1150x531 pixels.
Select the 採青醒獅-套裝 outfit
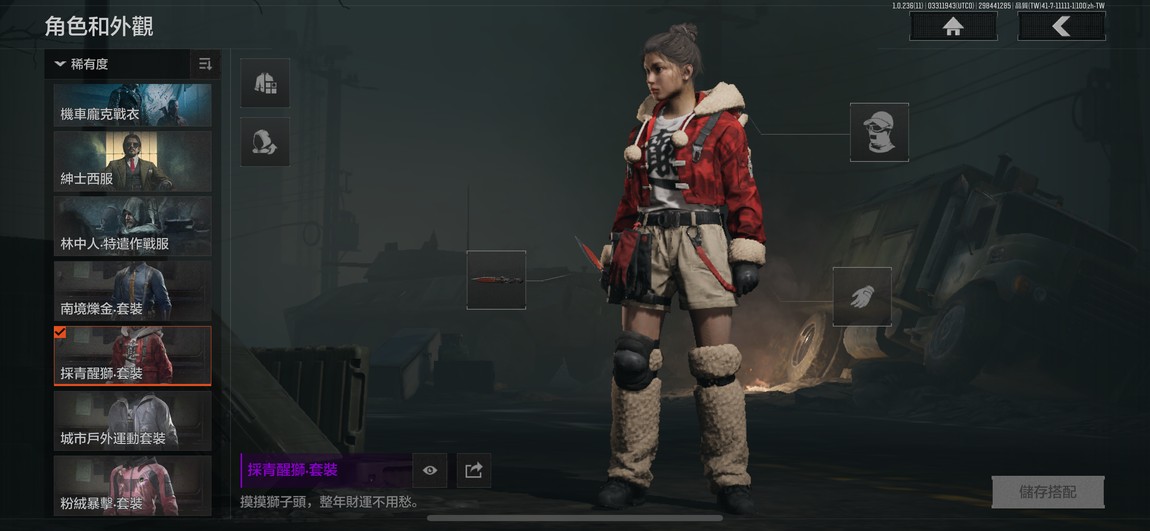coord(133,356)
